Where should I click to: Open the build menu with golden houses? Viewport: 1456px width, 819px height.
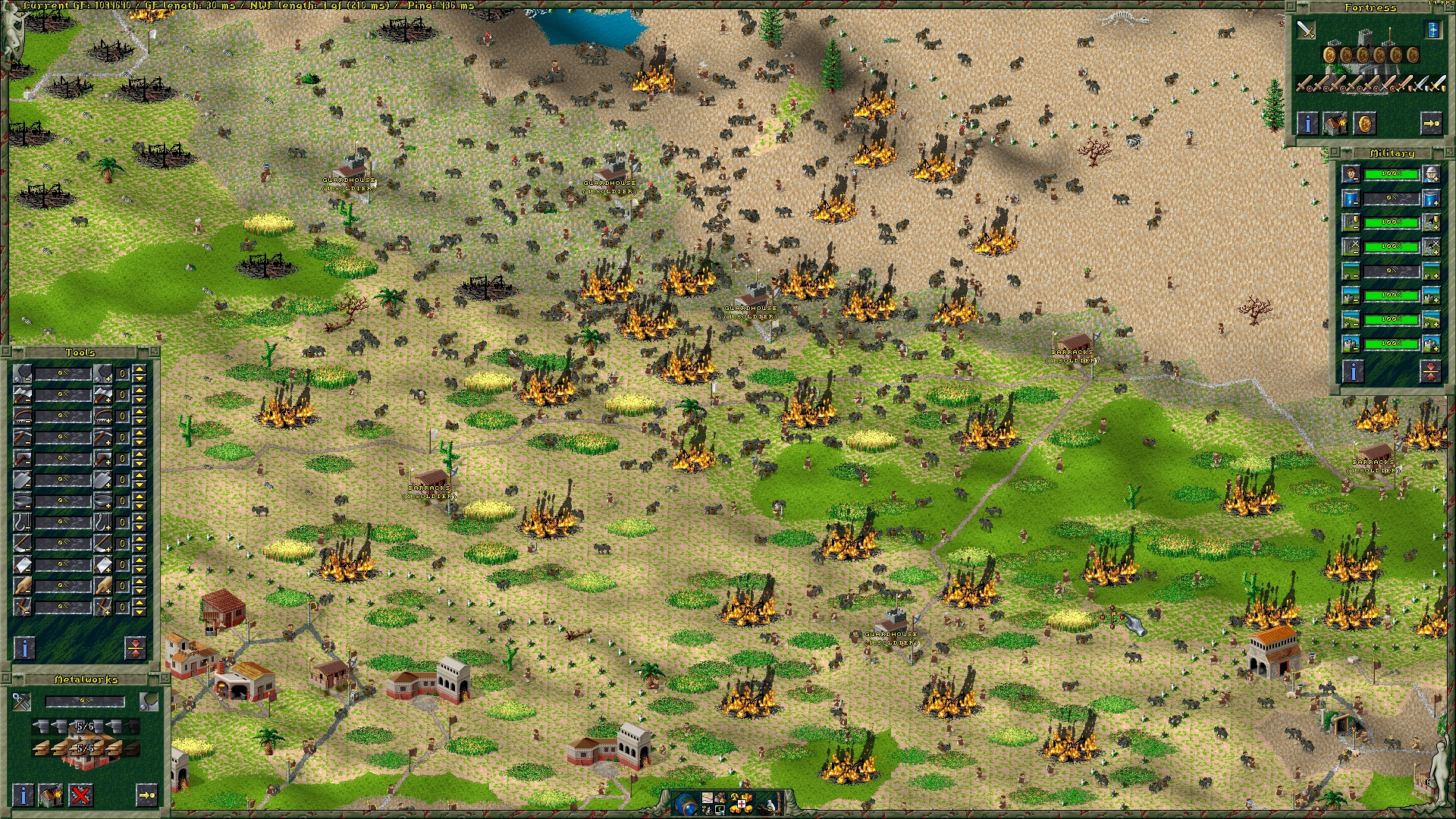point(741,802)
